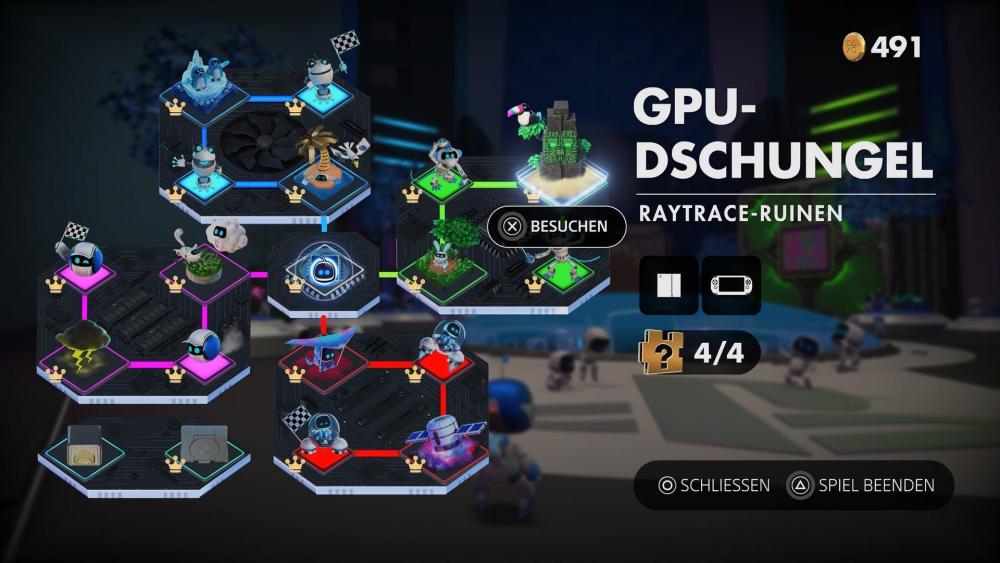Click the handheld console artefact icon

(731, 285)
